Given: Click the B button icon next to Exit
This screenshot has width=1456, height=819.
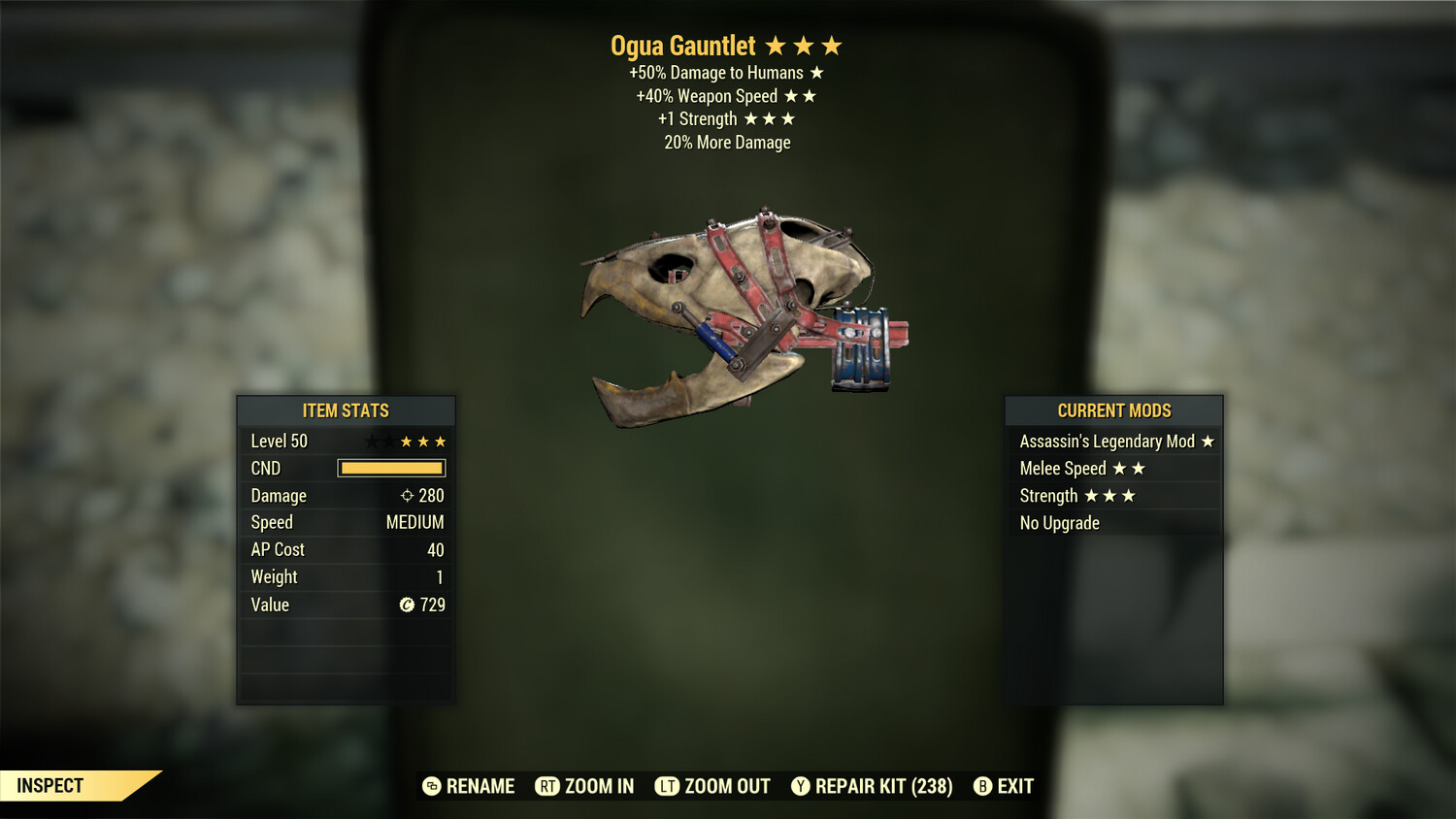Looking at the screenshot, I should [x=982, y=786].
